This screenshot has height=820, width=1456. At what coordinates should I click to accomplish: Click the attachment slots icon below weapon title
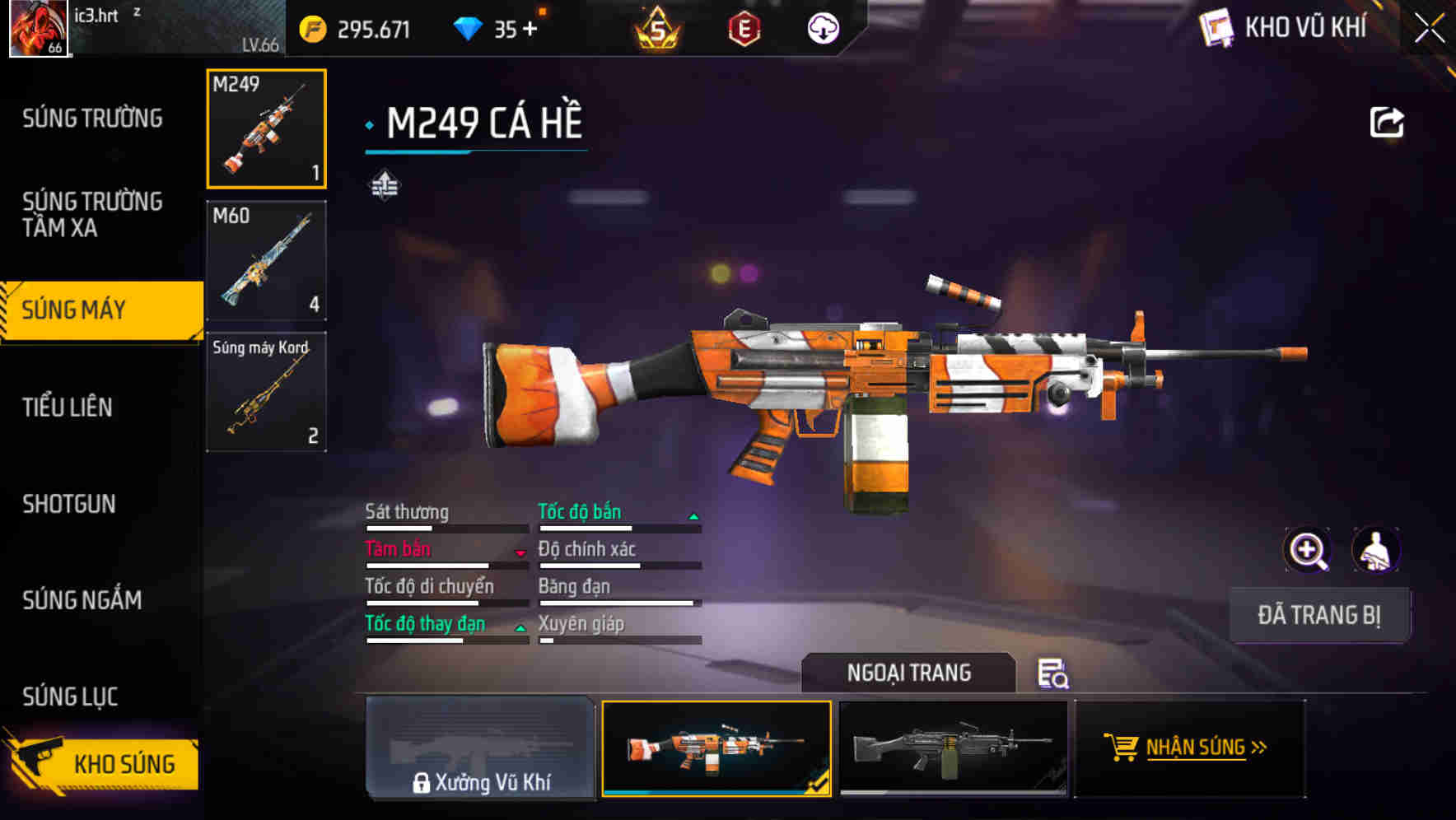coord(384,184)
